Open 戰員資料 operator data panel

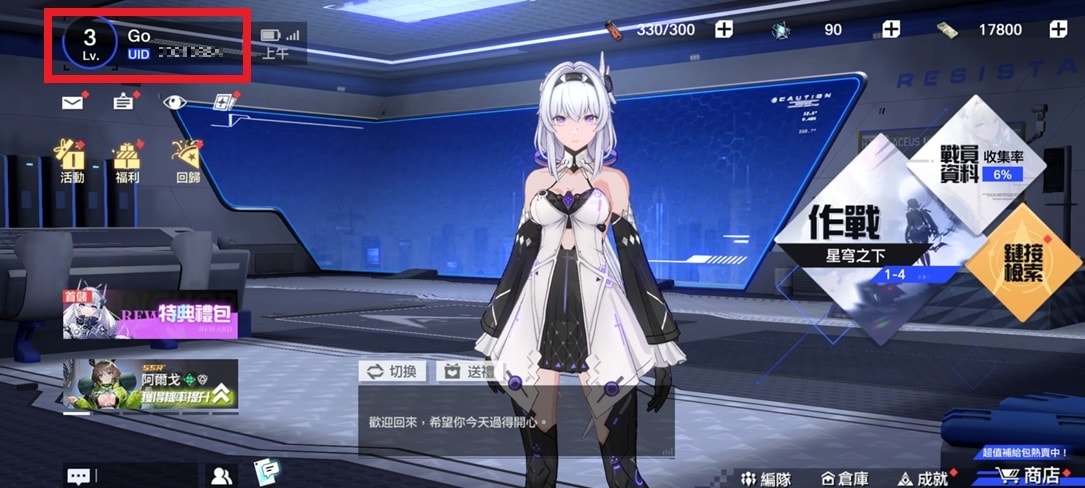985,165
